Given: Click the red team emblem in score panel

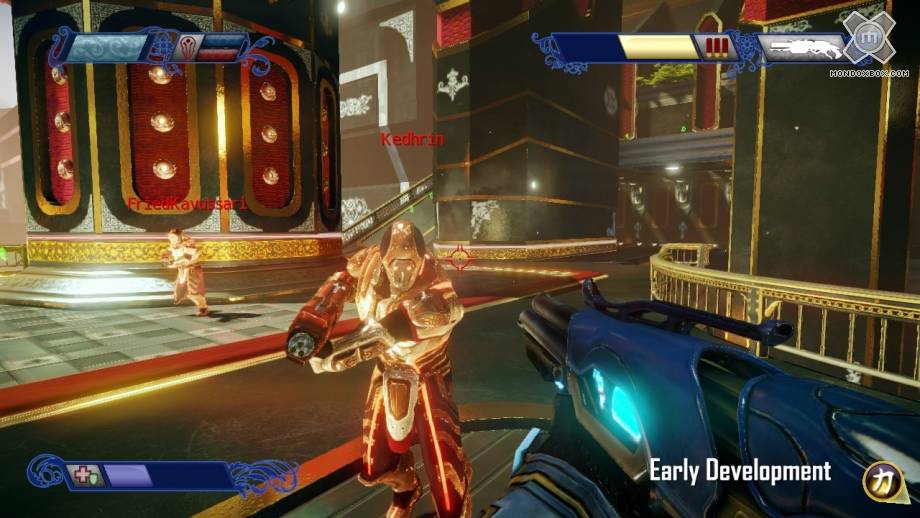Looking at the screenshot, I should pyautogui.click(x=190, y=45).
